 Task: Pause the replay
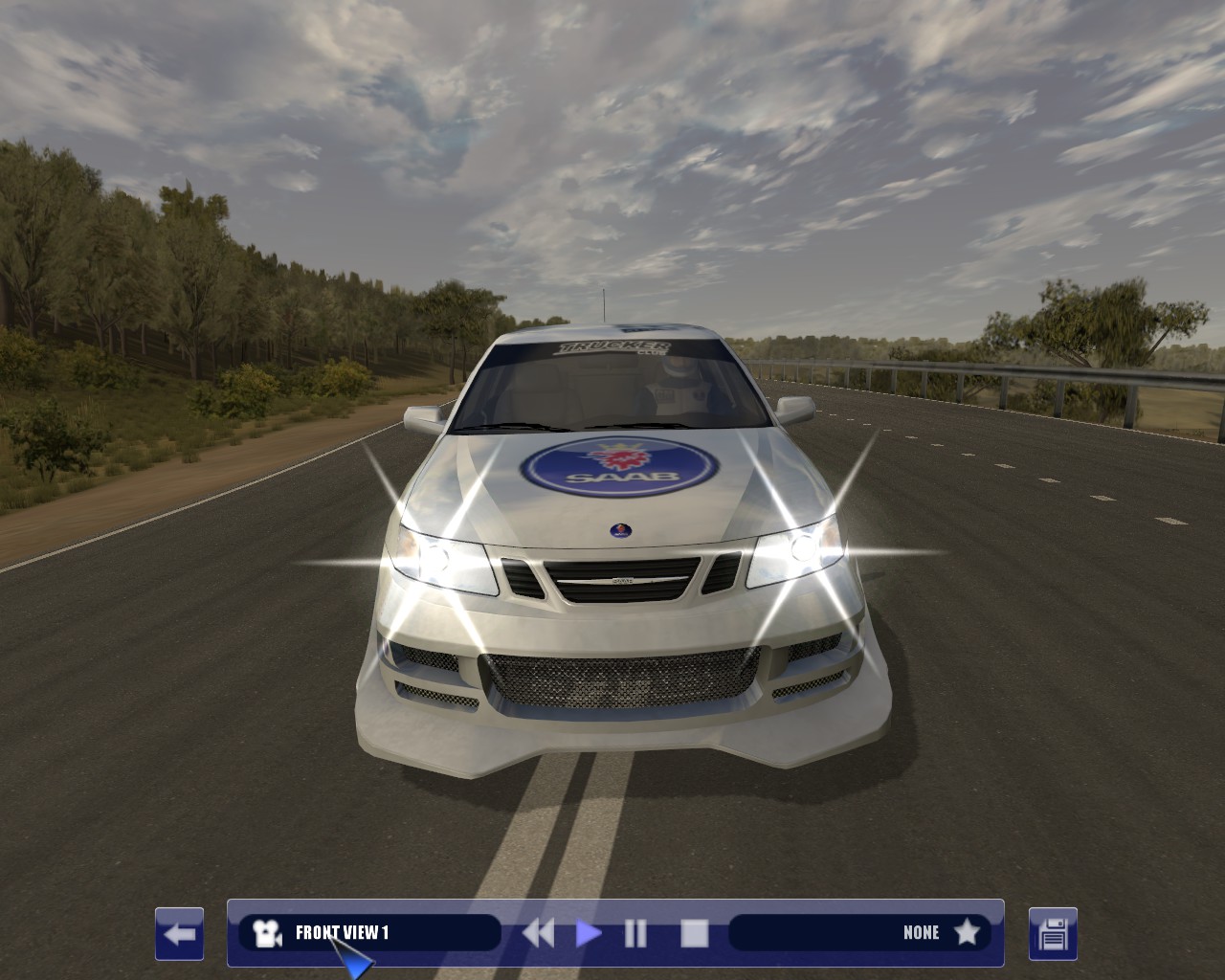click(x=635, y=933)
